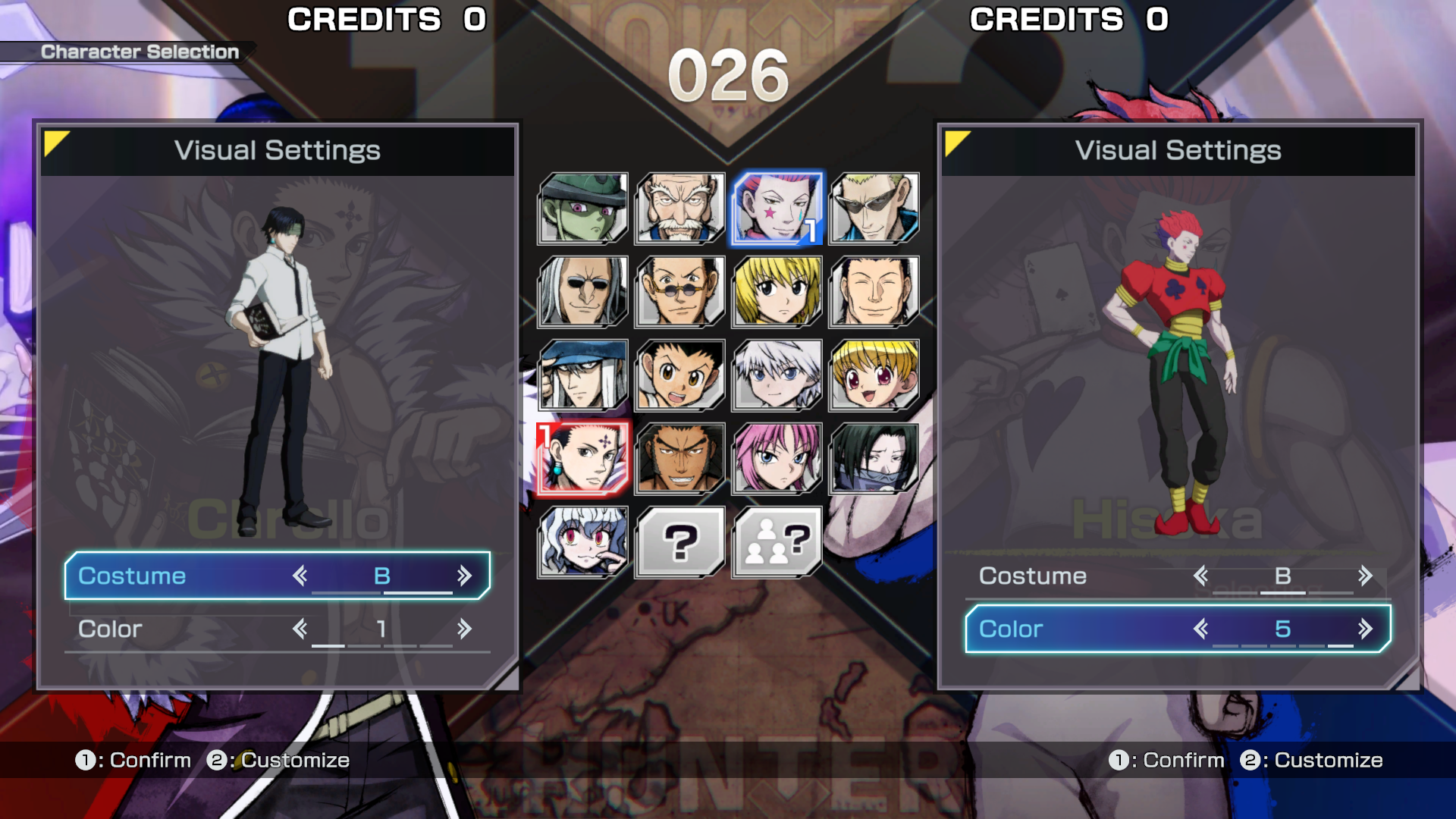Choose Chrollo's portrait with red frame

click(x=582, y=459)
